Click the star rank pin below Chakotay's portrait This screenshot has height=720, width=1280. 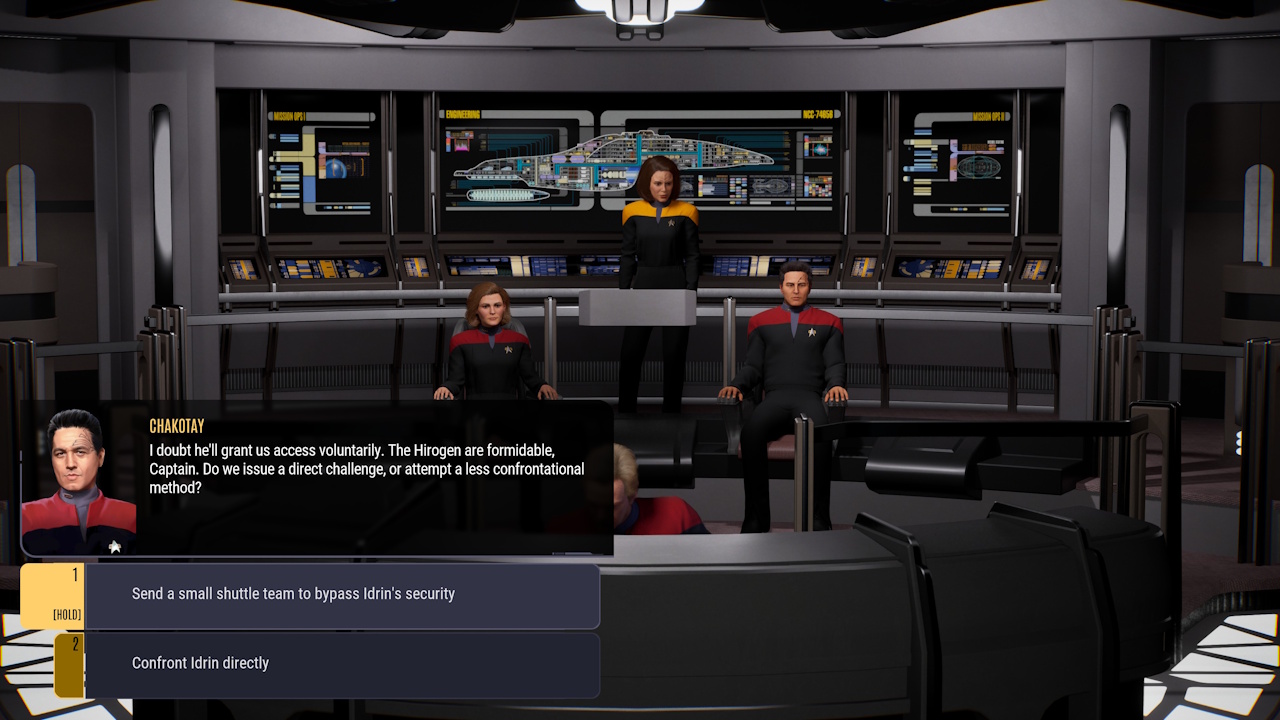click(x=114, y=546)
